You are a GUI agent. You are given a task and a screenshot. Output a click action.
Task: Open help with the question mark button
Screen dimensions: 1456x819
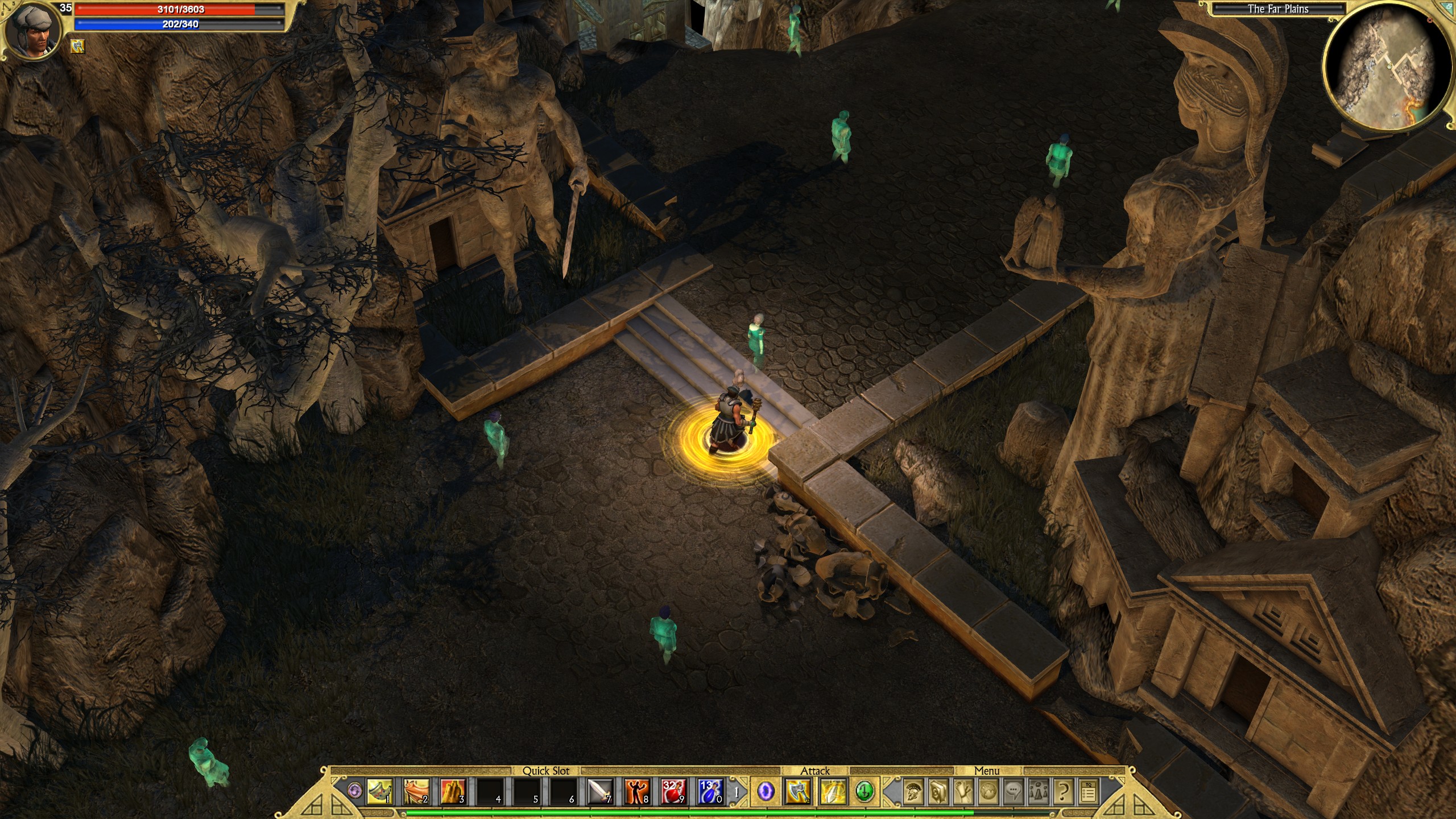(x=1064, y=792)
